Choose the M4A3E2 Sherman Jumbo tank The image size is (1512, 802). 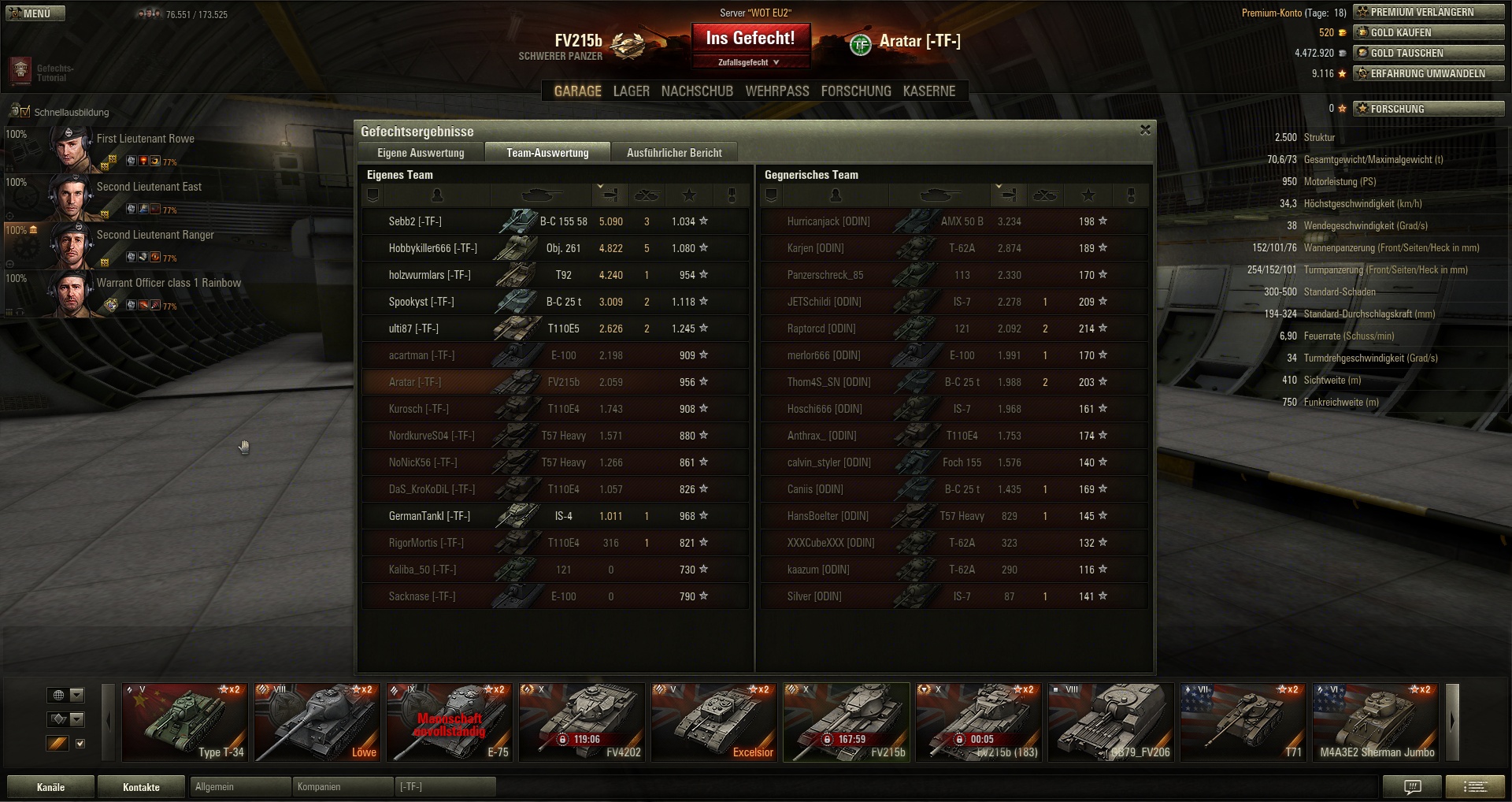(1376, 722)
